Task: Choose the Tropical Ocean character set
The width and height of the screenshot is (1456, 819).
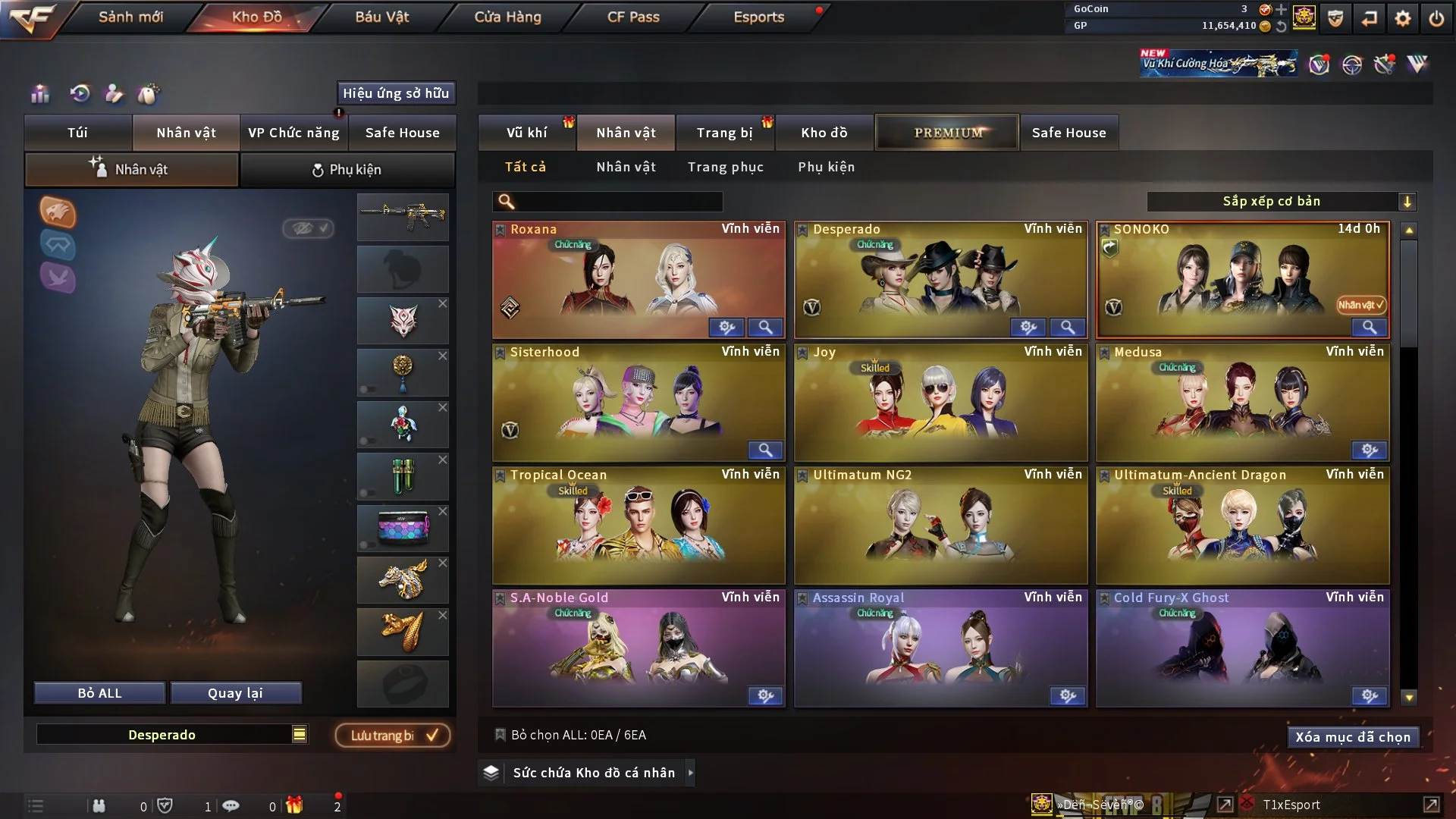Action: point(639,525)
